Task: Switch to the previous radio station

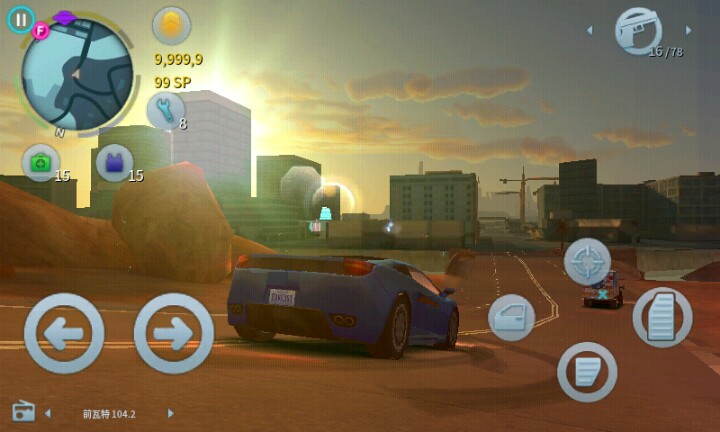Action: point(49,413)
